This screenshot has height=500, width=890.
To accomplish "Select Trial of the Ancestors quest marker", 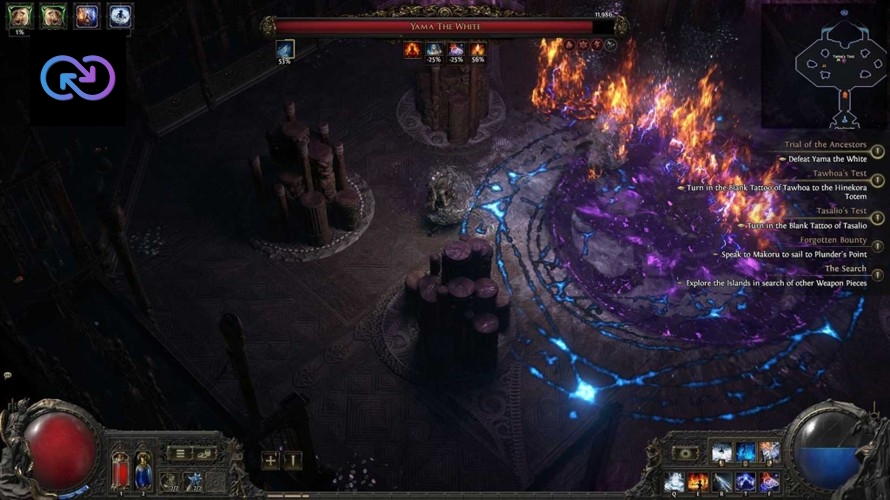I will [877, 152].
